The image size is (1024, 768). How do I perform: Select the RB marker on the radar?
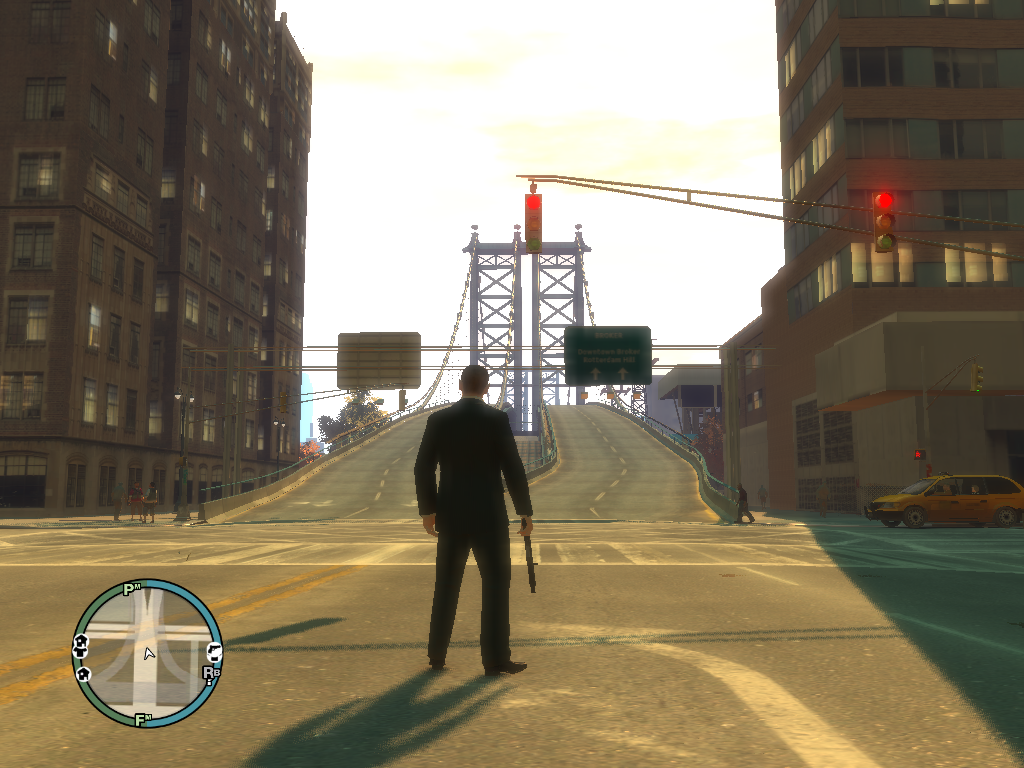210,674
